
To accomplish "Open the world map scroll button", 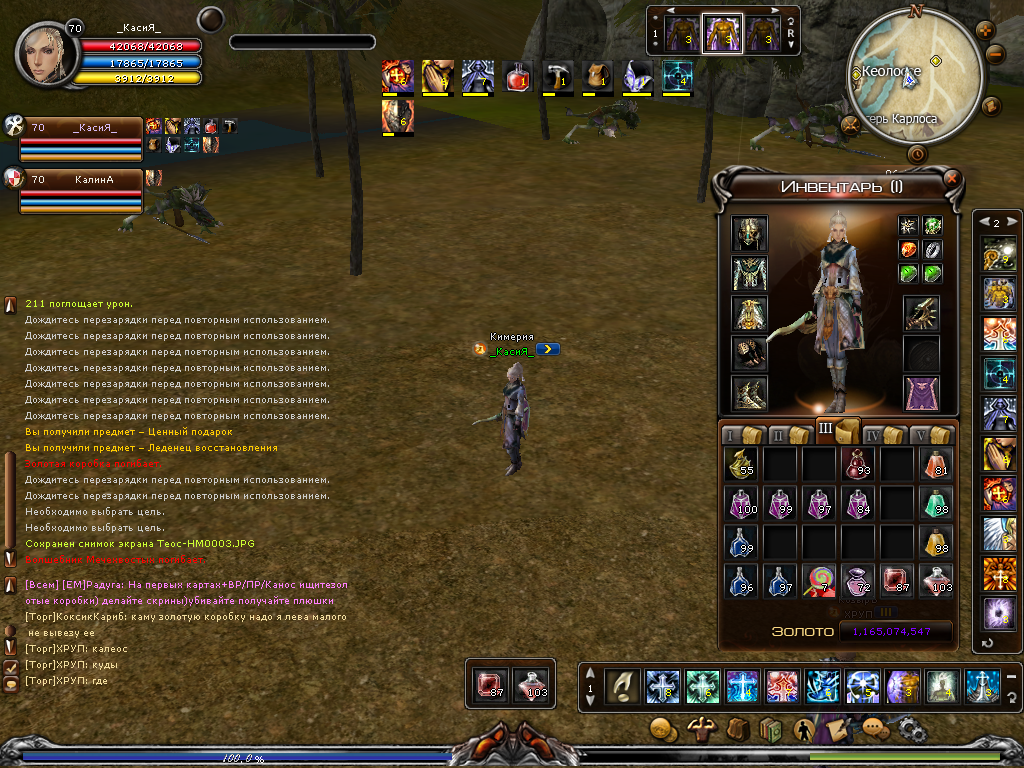I will point(992,105).
